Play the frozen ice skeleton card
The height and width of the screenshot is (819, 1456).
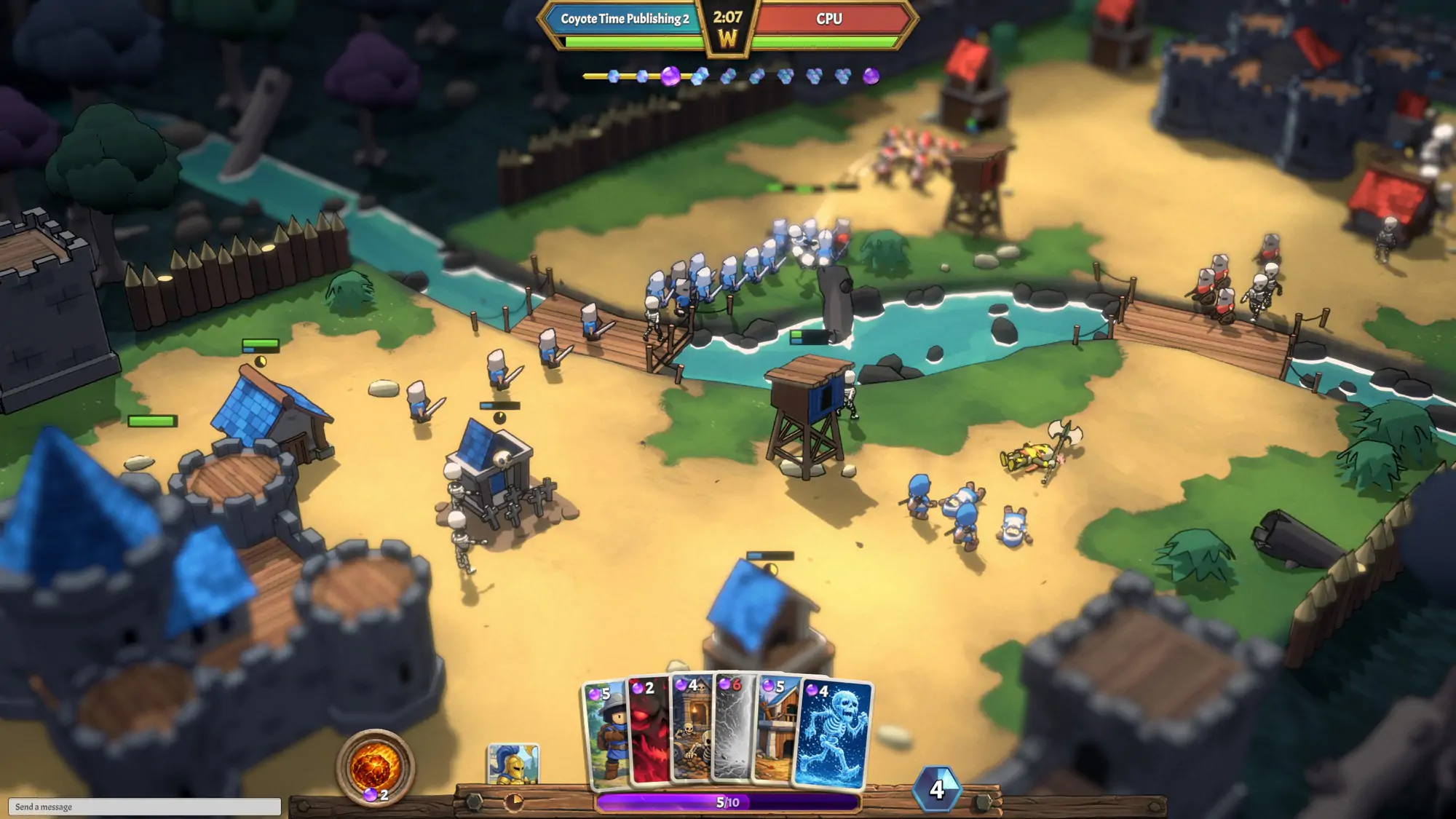[x=835, y=735]
